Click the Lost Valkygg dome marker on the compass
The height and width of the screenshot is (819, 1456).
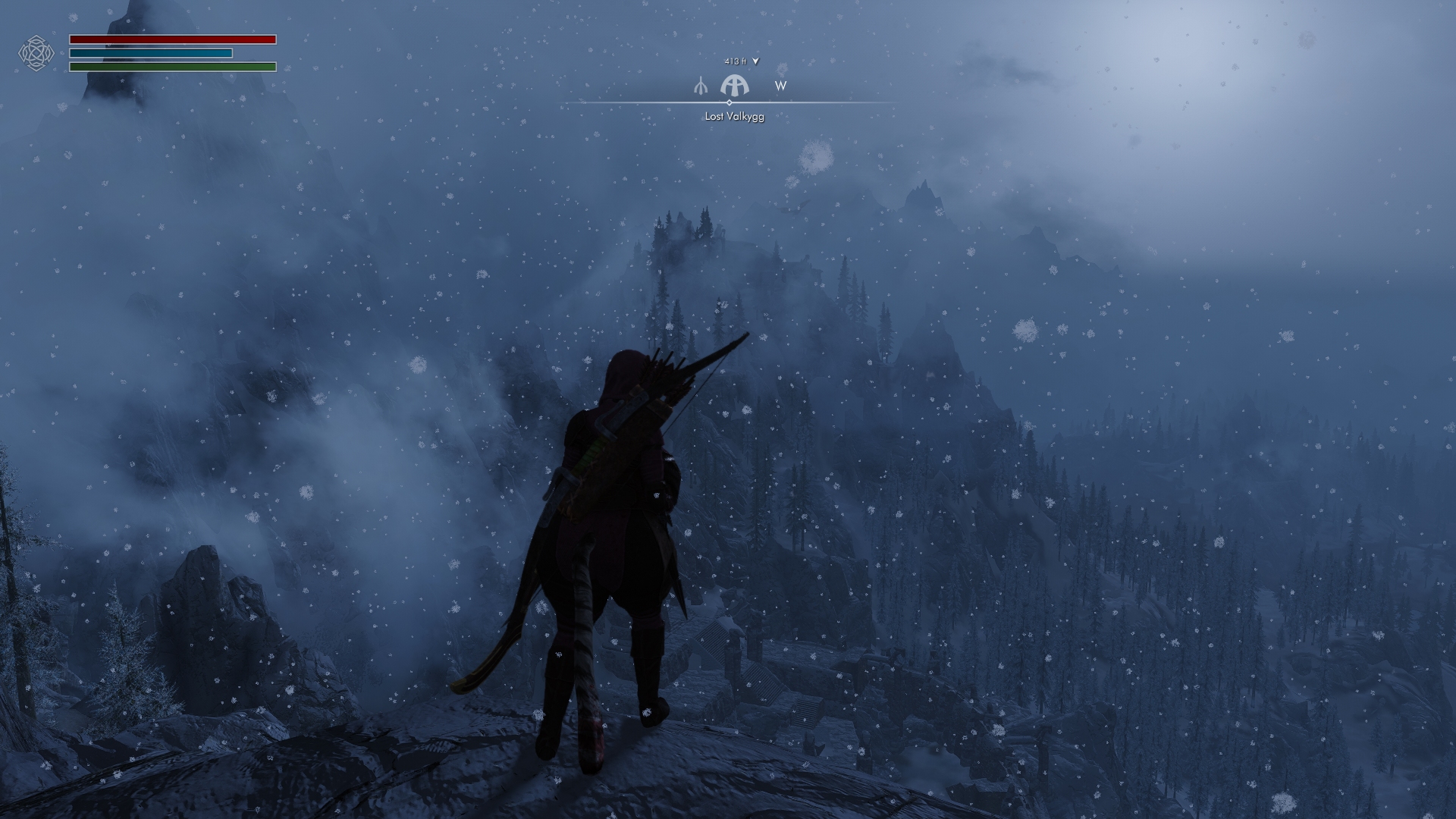[734, 85]
